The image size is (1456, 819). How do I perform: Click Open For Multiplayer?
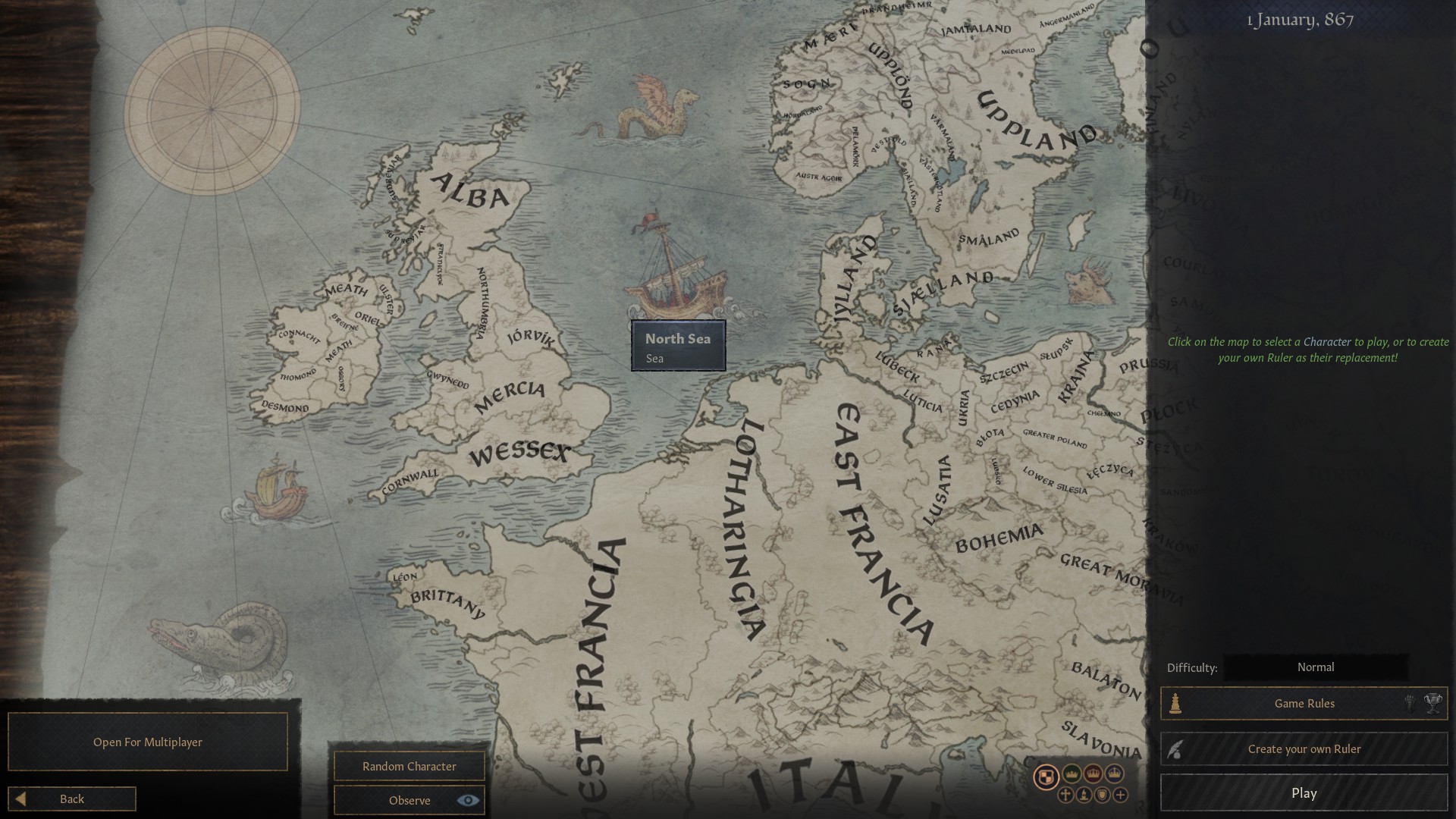147,742
